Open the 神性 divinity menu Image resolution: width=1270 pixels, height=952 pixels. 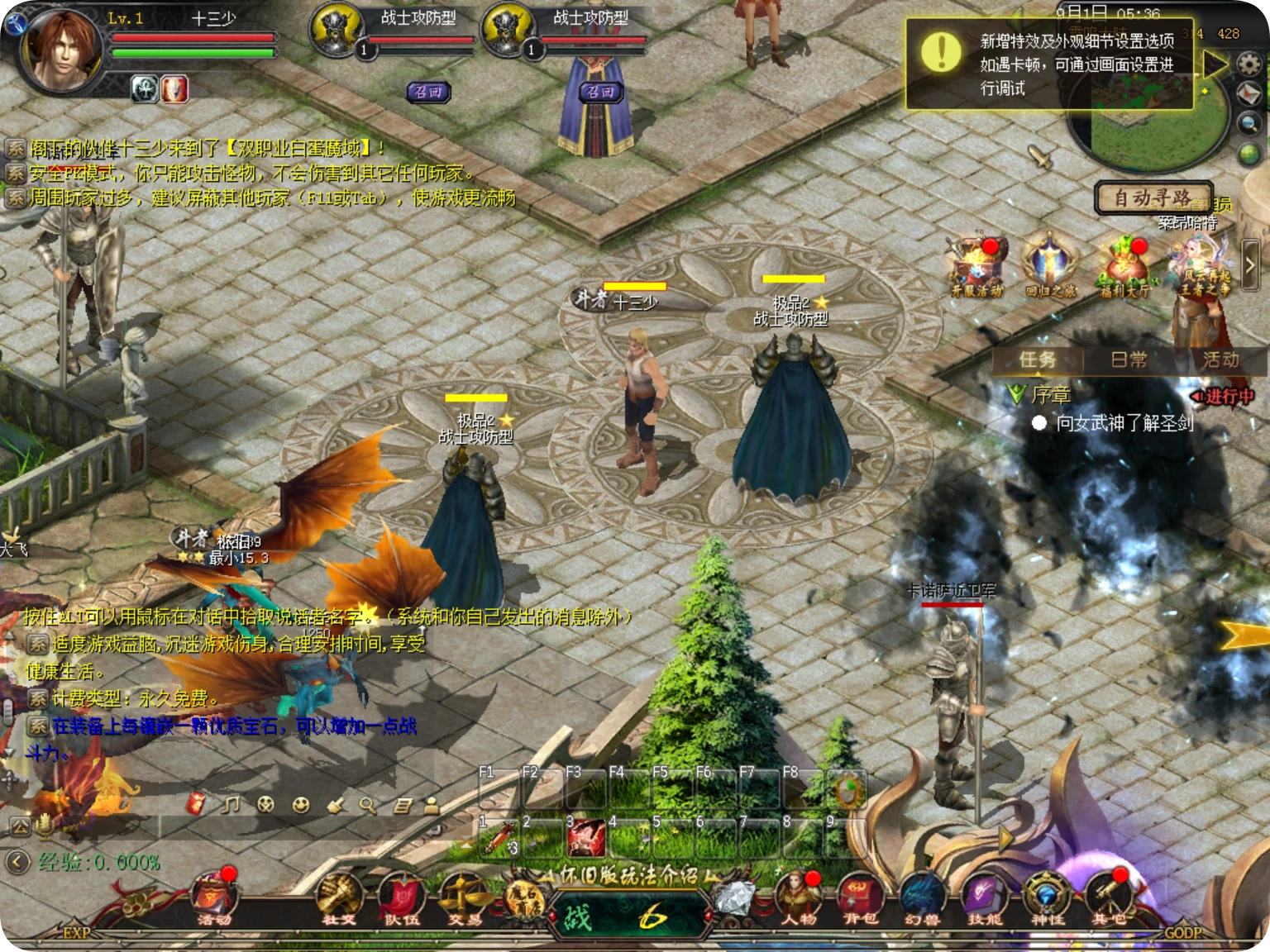pyautogui.click(x=1047, y=898)
